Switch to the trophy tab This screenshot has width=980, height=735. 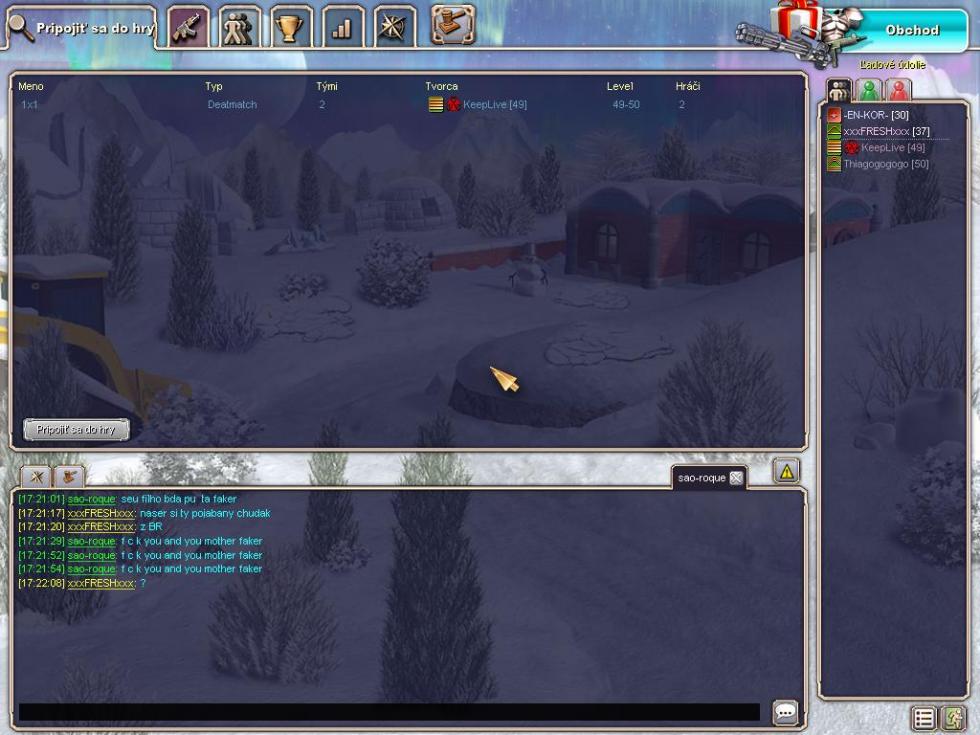pos(291,28)
